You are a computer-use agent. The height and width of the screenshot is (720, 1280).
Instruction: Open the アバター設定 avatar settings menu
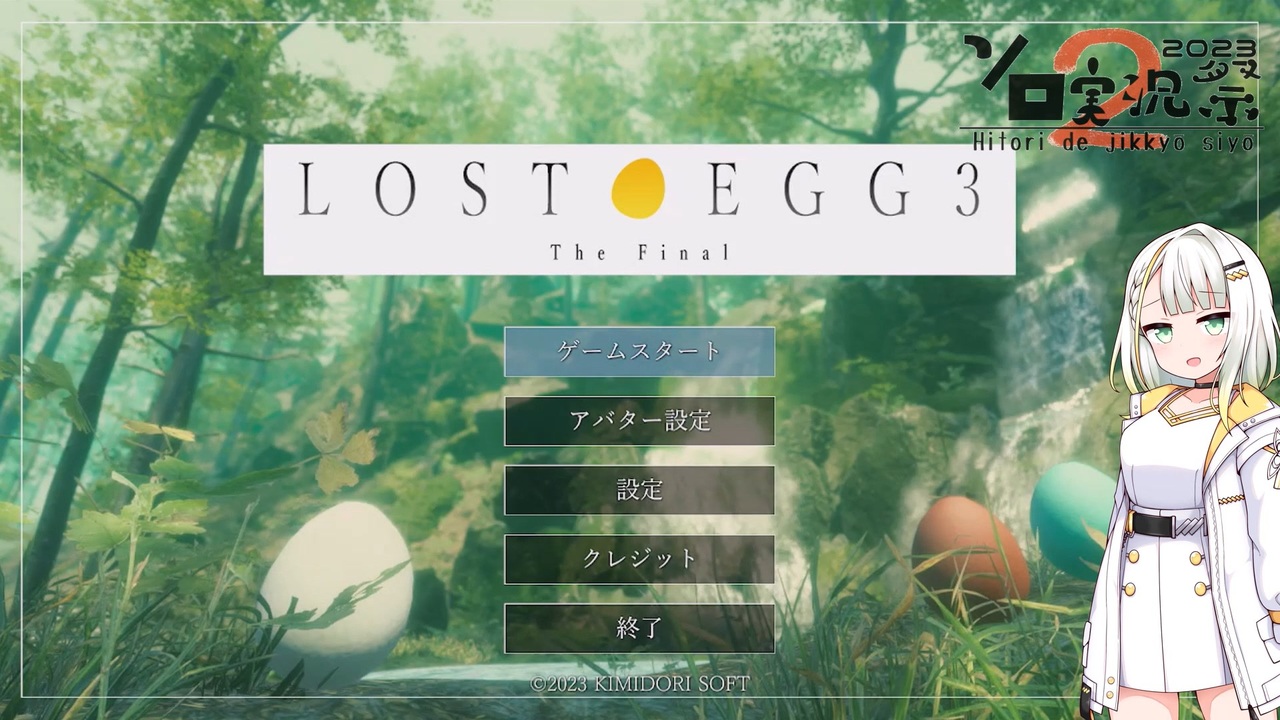coord(639,421)
